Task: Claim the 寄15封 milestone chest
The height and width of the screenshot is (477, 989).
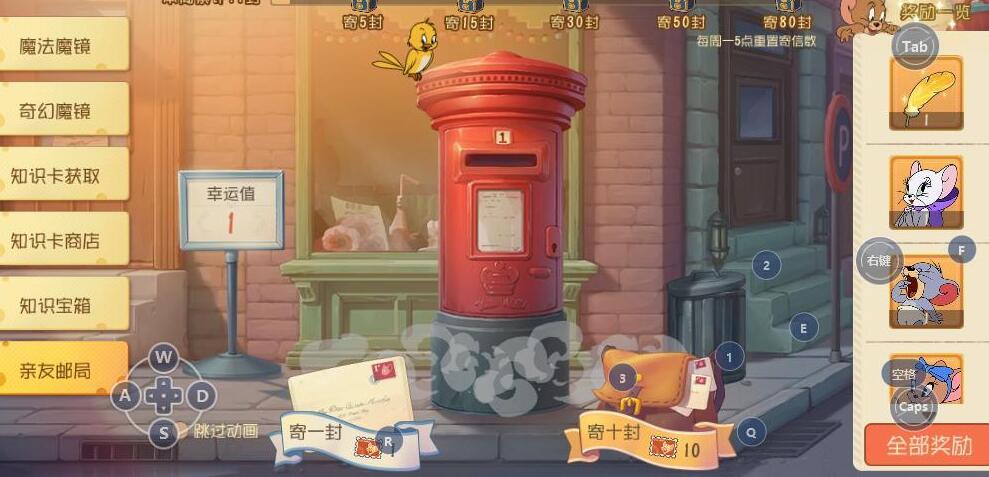Action: pyautogui.click(x=468, y=8)
